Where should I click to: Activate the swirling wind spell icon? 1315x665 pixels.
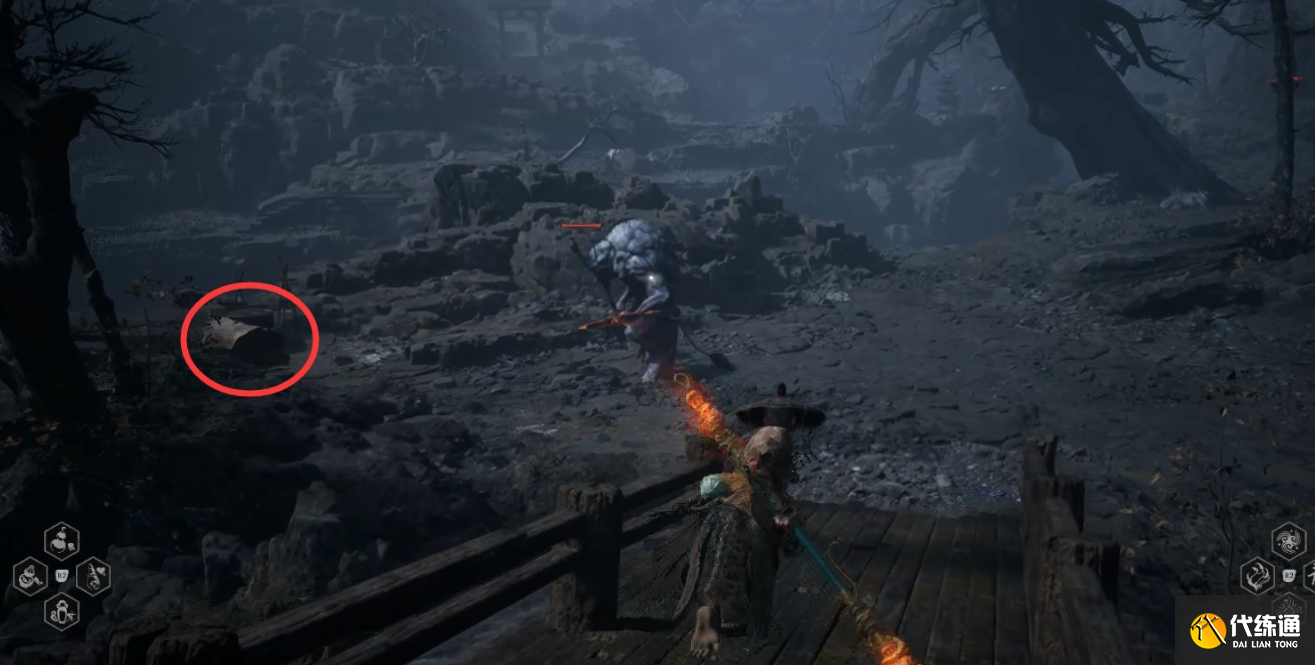(x=1288, y=542)
